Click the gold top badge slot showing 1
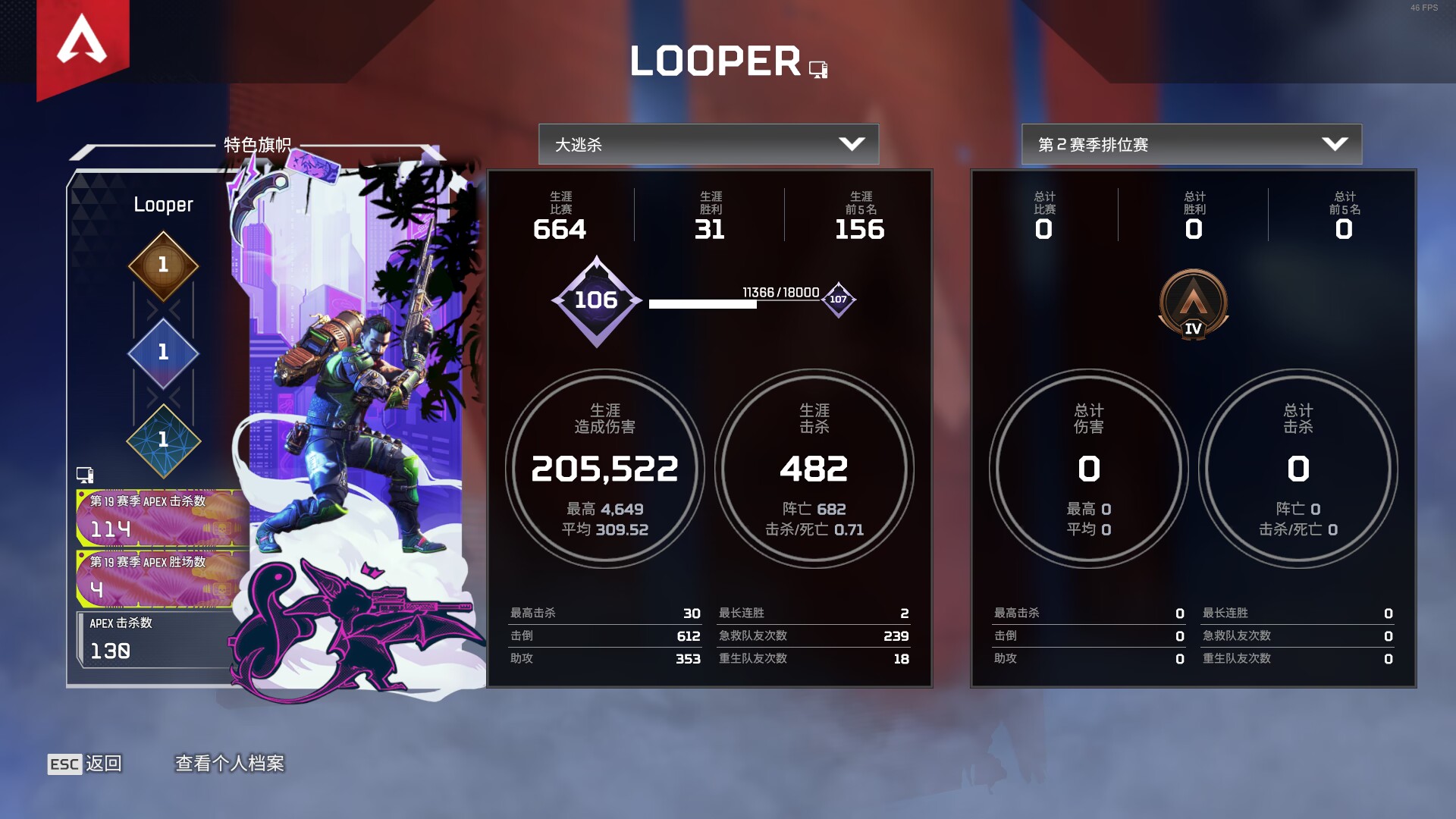1456x819 pixels. [162, 265]
